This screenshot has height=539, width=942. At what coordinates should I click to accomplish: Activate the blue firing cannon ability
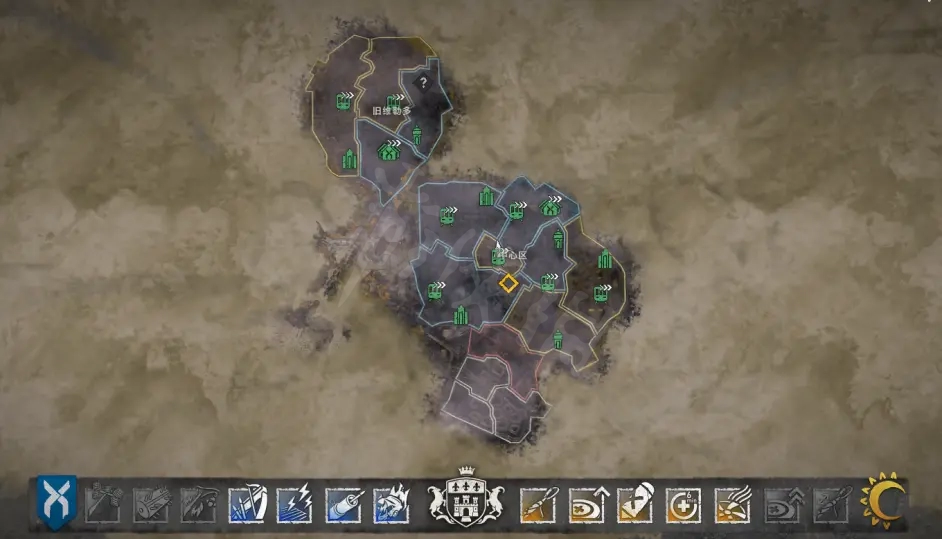(x=343, y=502)
